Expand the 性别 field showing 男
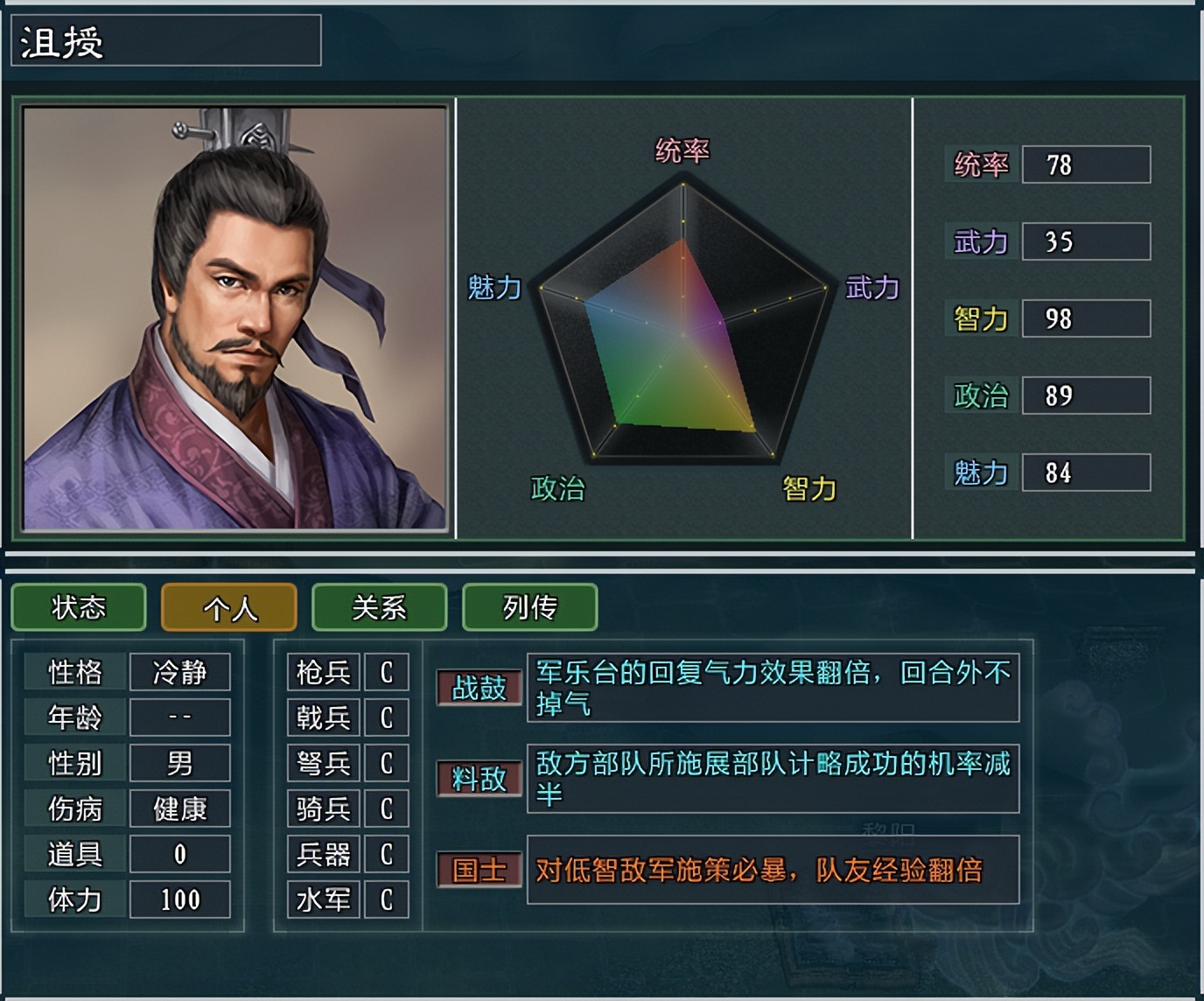1204x1001 pixels. 179,762
